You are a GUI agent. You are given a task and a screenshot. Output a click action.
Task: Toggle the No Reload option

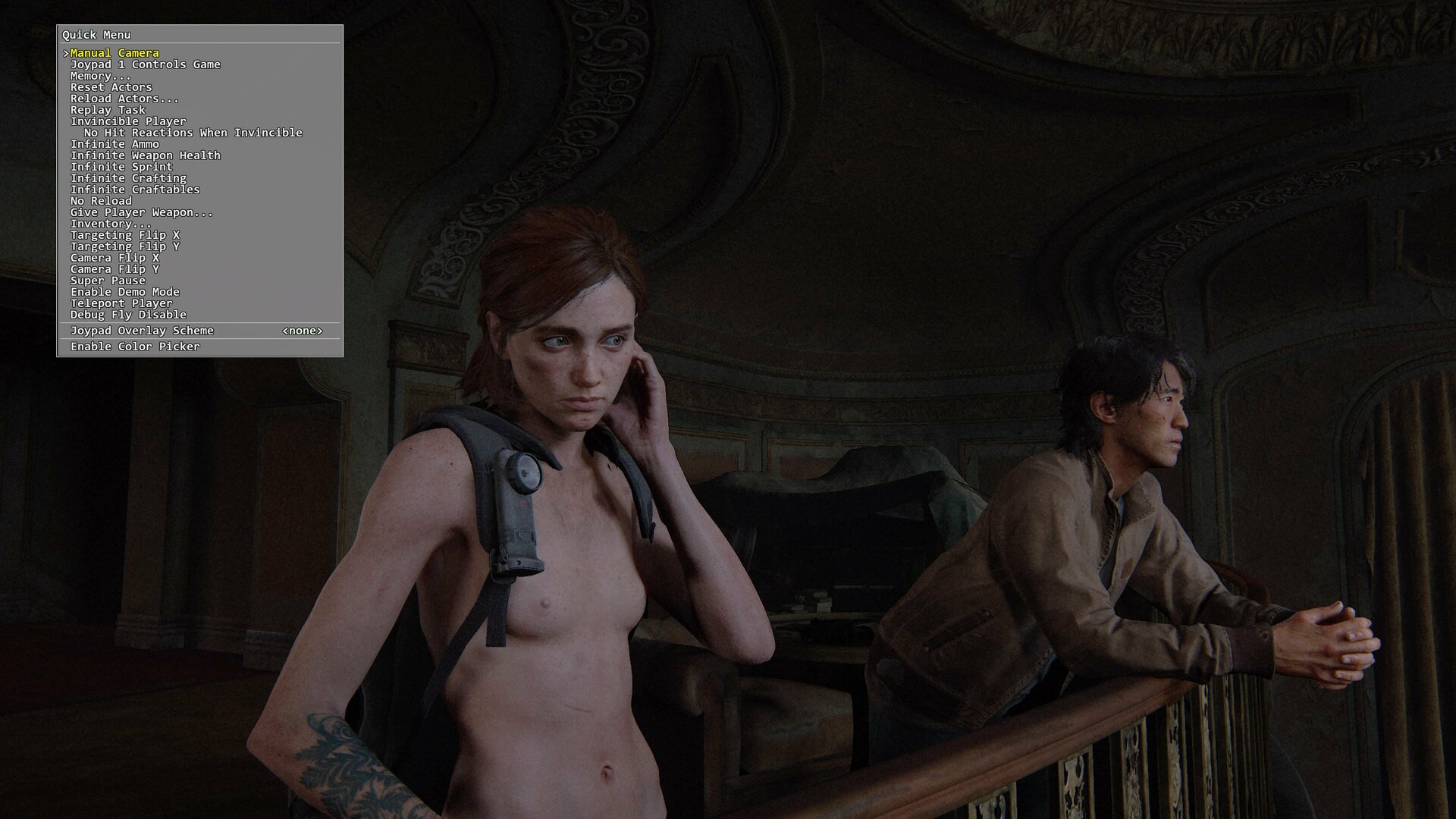(x=101, y=201)
